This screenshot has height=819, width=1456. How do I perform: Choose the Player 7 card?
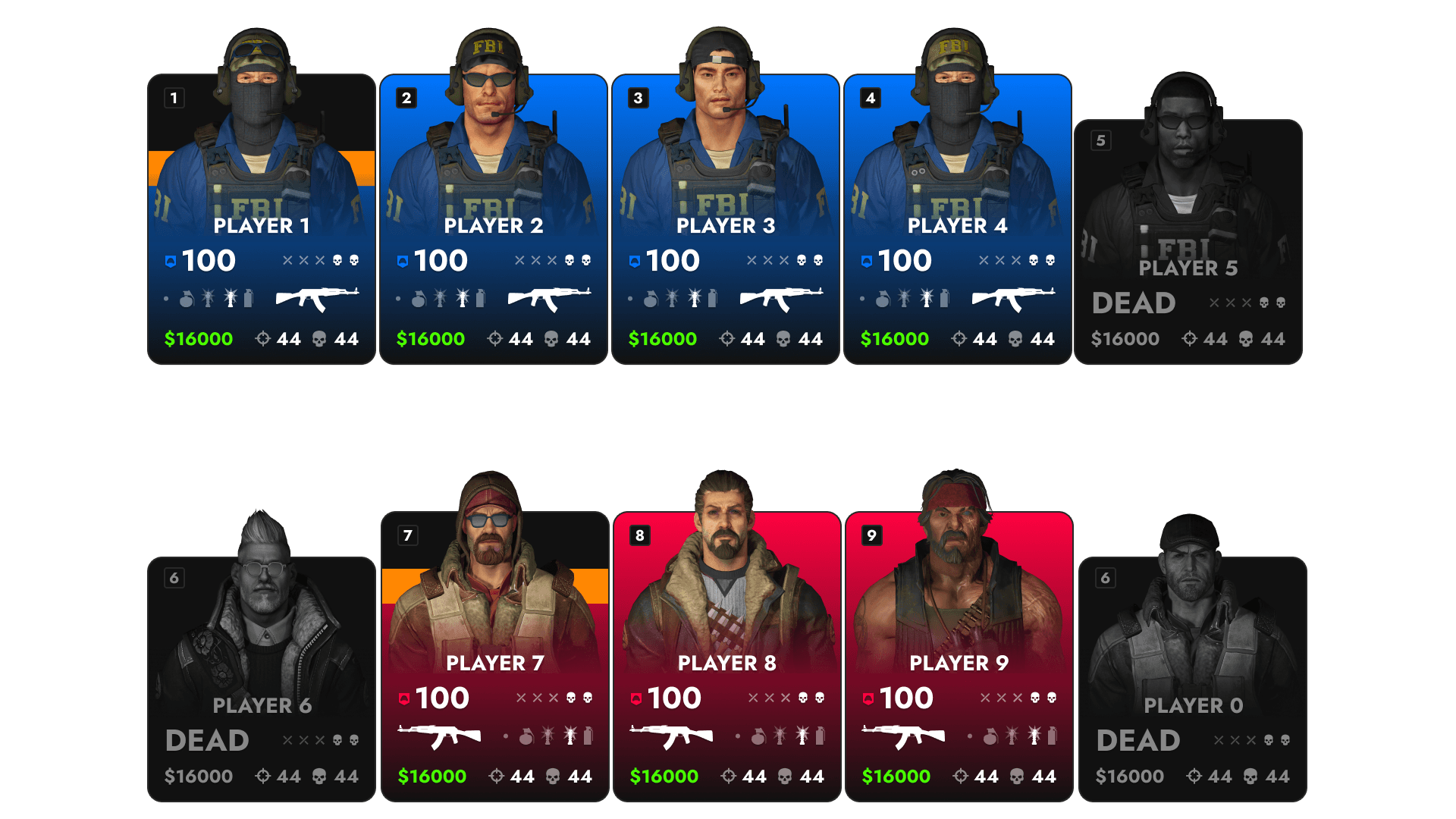tap(495, 657)
